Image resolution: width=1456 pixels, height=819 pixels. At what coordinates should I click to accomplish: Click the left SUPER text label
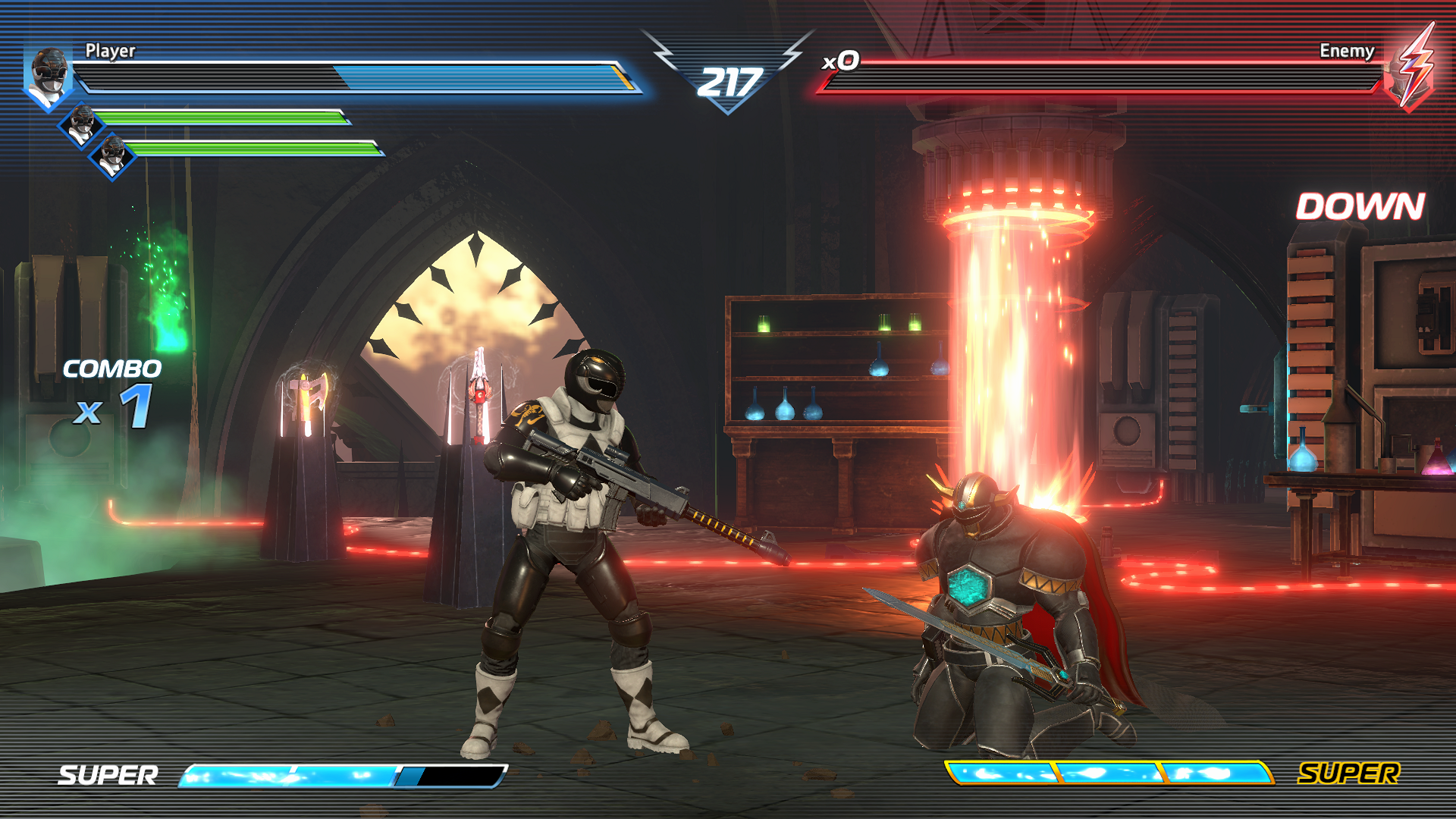point(108,776)
